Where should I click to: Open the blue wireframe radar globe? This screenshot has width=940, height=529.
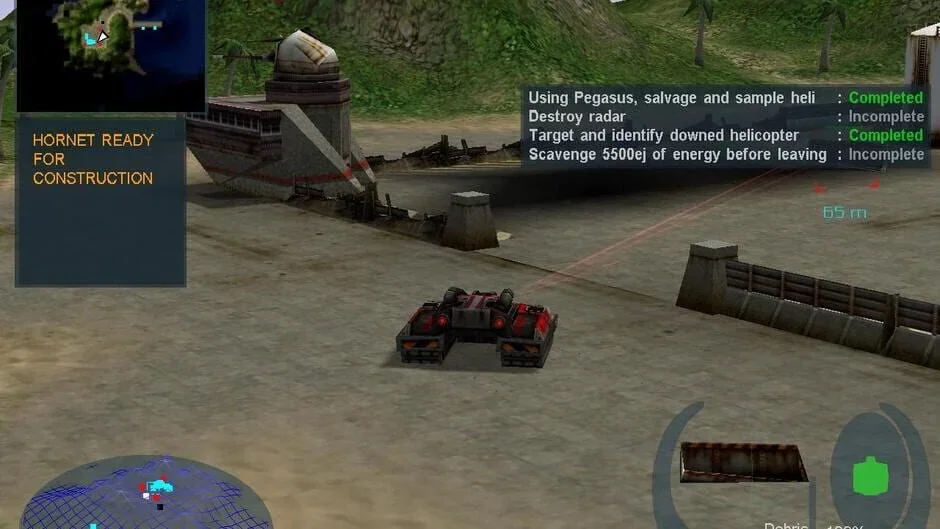[145, 497]
